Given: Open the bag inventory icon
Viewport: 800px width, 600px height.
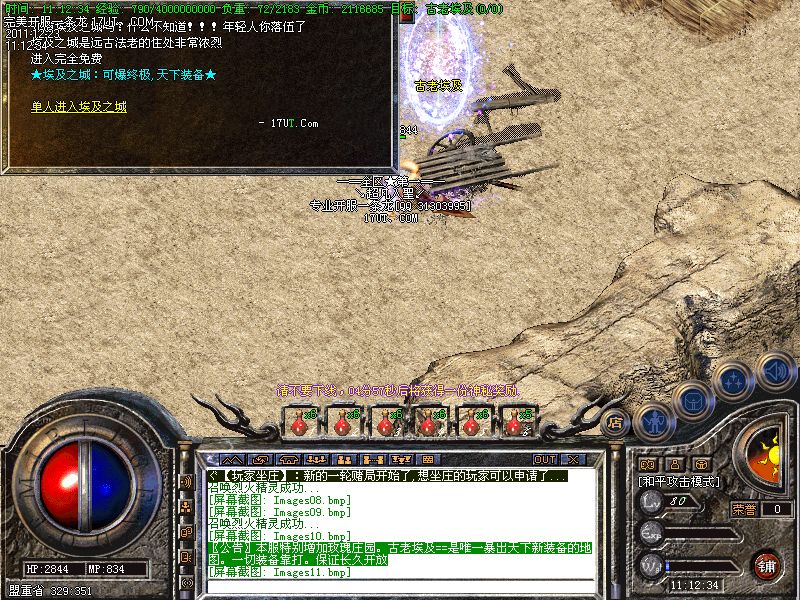Looking at the screenshot, I should [x=693, y=401].
